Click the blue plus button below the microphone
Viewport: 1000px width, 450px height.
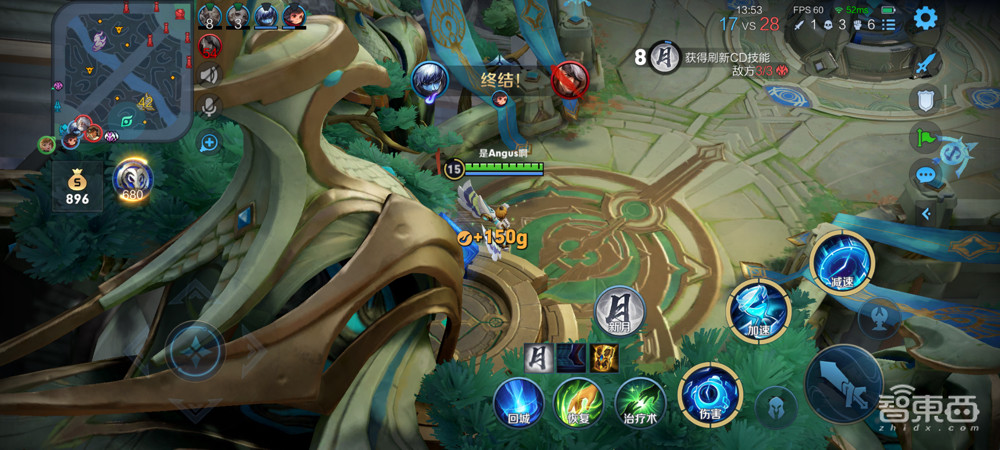tap(209, 142)
